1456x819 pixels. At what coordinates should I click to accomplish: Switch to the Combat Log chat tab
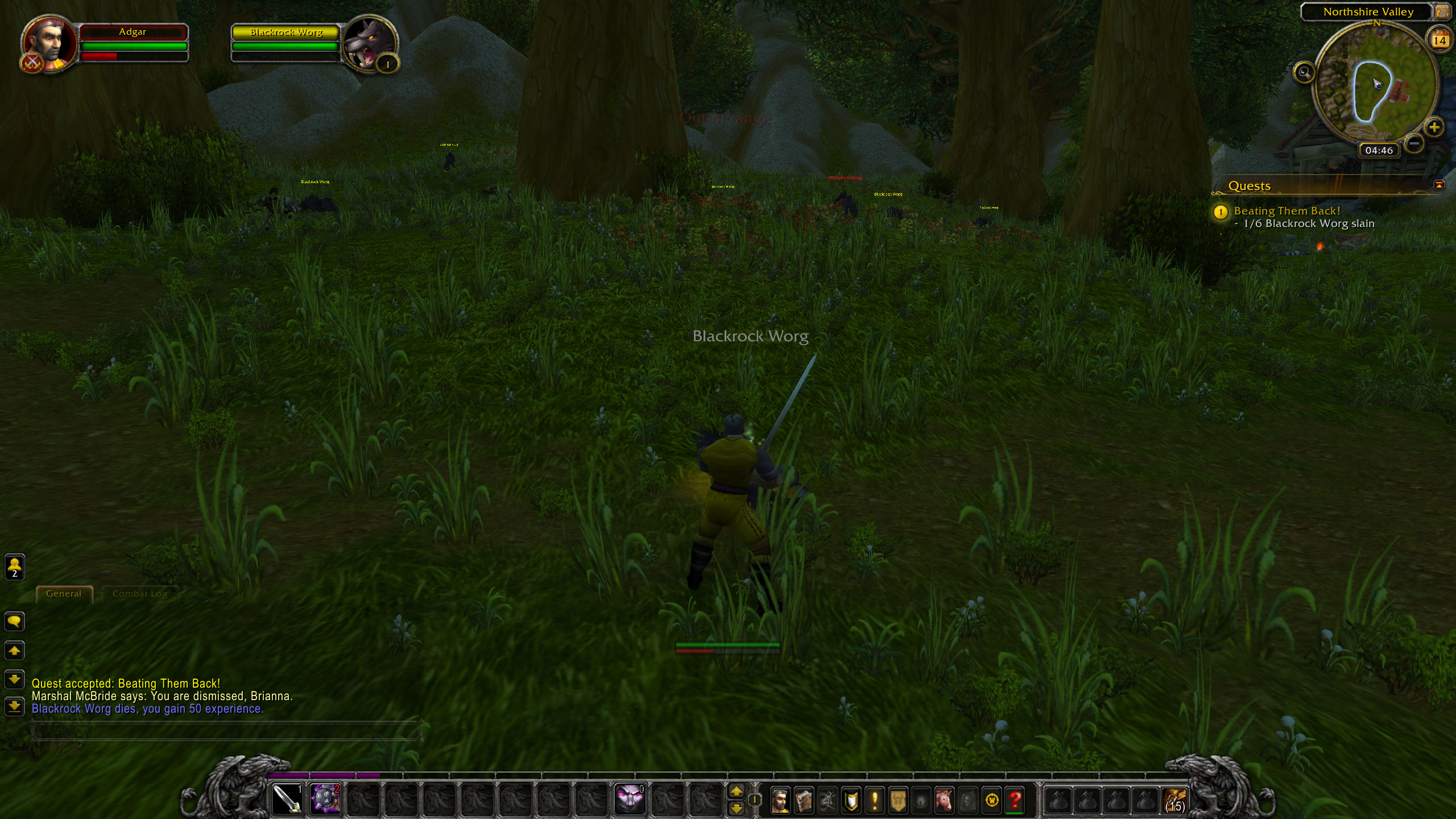pyautogui.click(x=140, y=594)
